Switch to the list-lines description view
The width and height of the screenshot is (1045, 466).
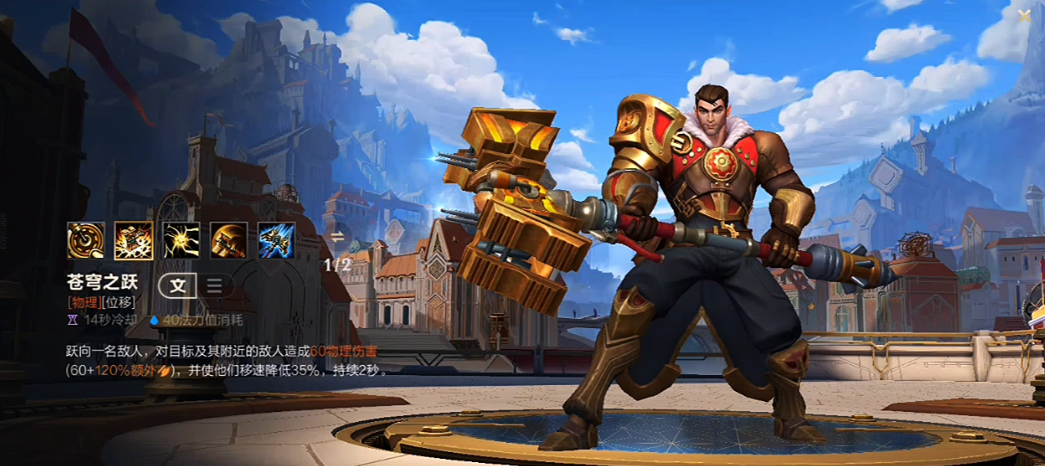(x=214, y=285)
